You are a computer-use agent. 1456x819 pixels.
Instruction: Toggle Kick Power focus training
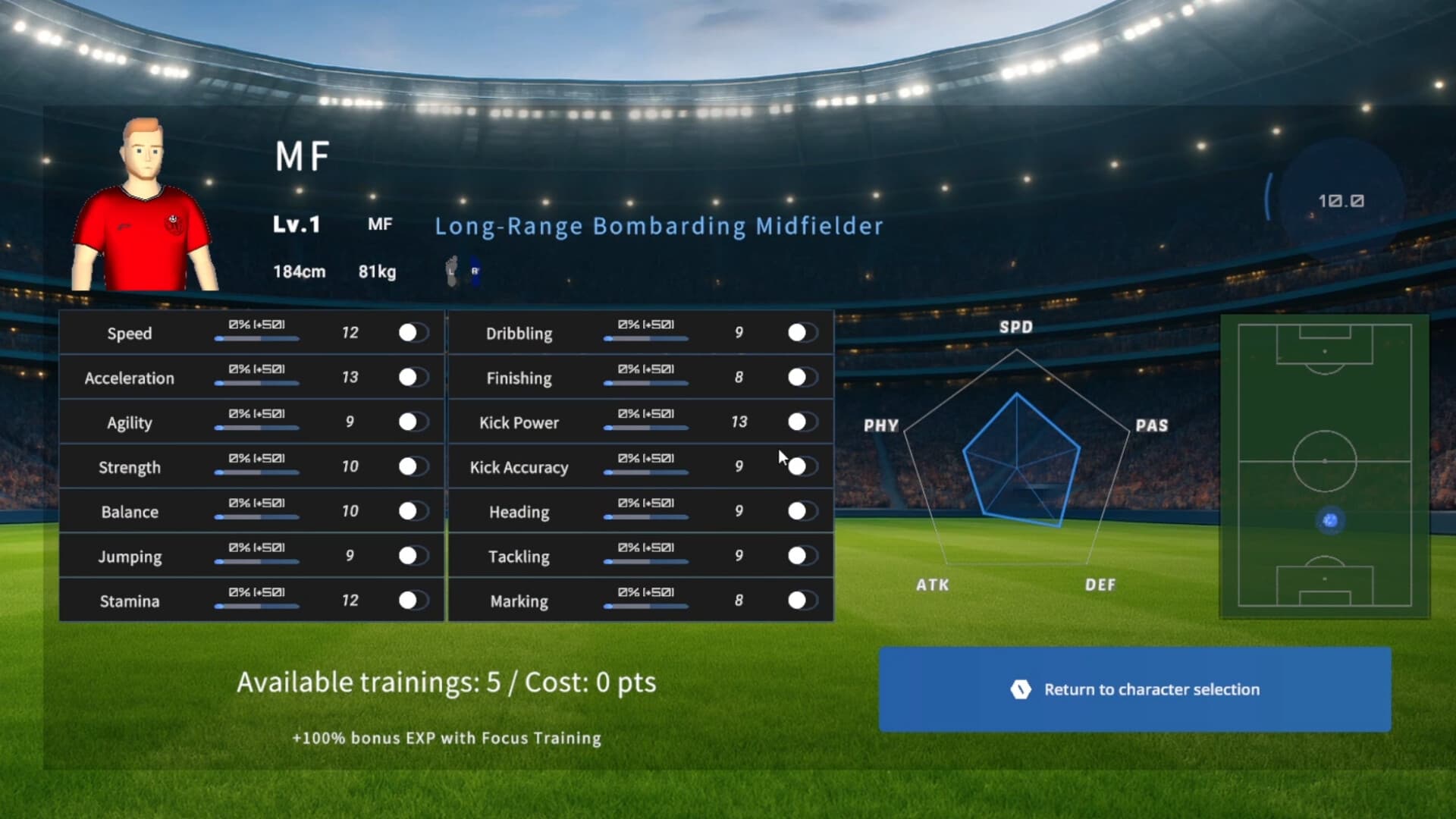click(802, 422)
